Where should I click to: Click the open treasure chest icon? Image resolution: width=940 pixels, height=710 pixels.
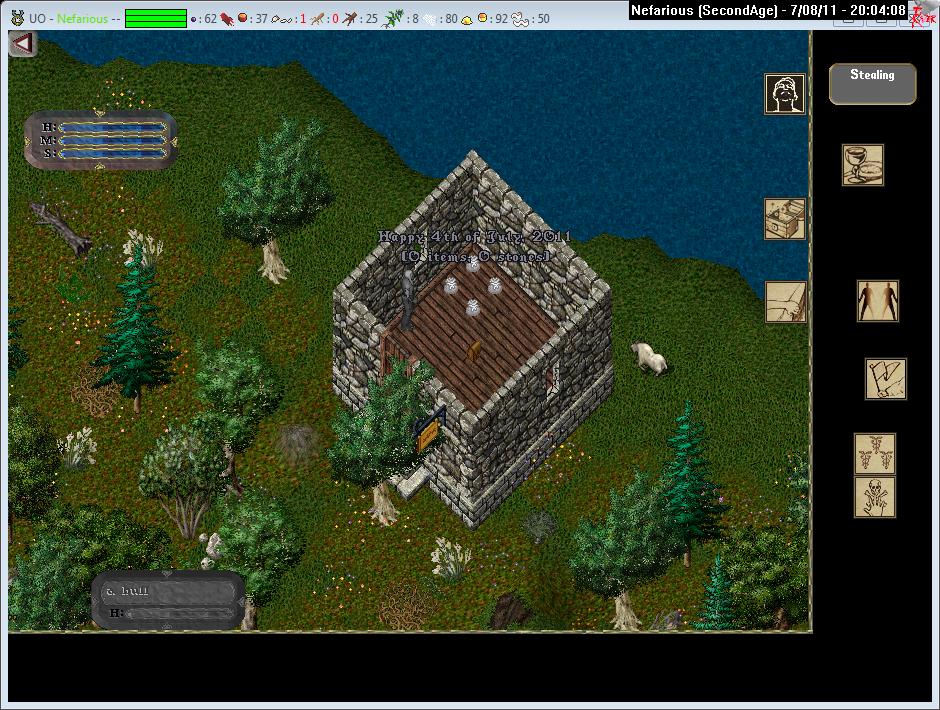(785, 219)
